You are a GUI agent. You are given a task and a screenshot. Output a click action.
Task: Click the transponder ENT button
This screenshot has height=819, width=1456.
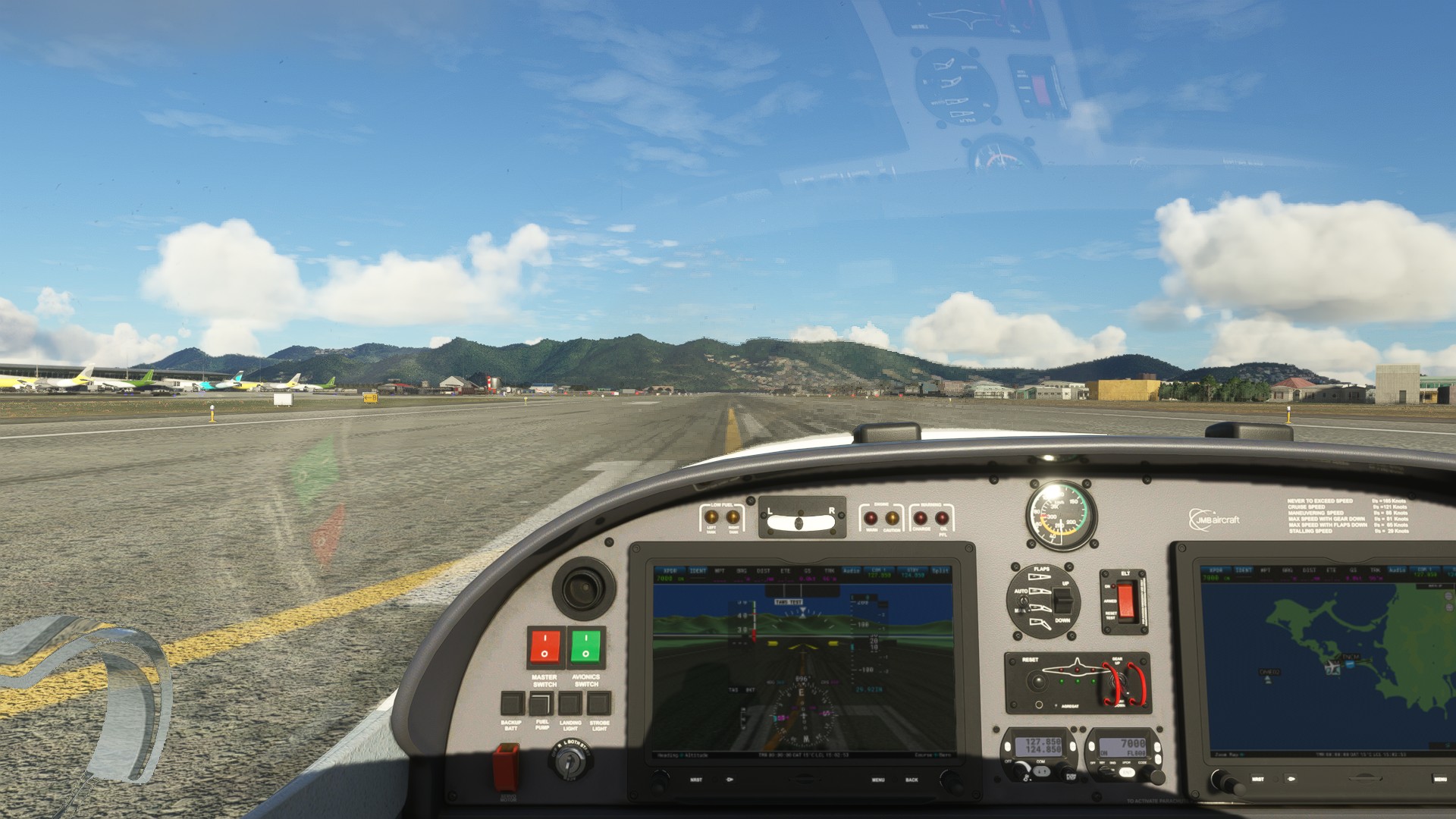click(1126, 773)
